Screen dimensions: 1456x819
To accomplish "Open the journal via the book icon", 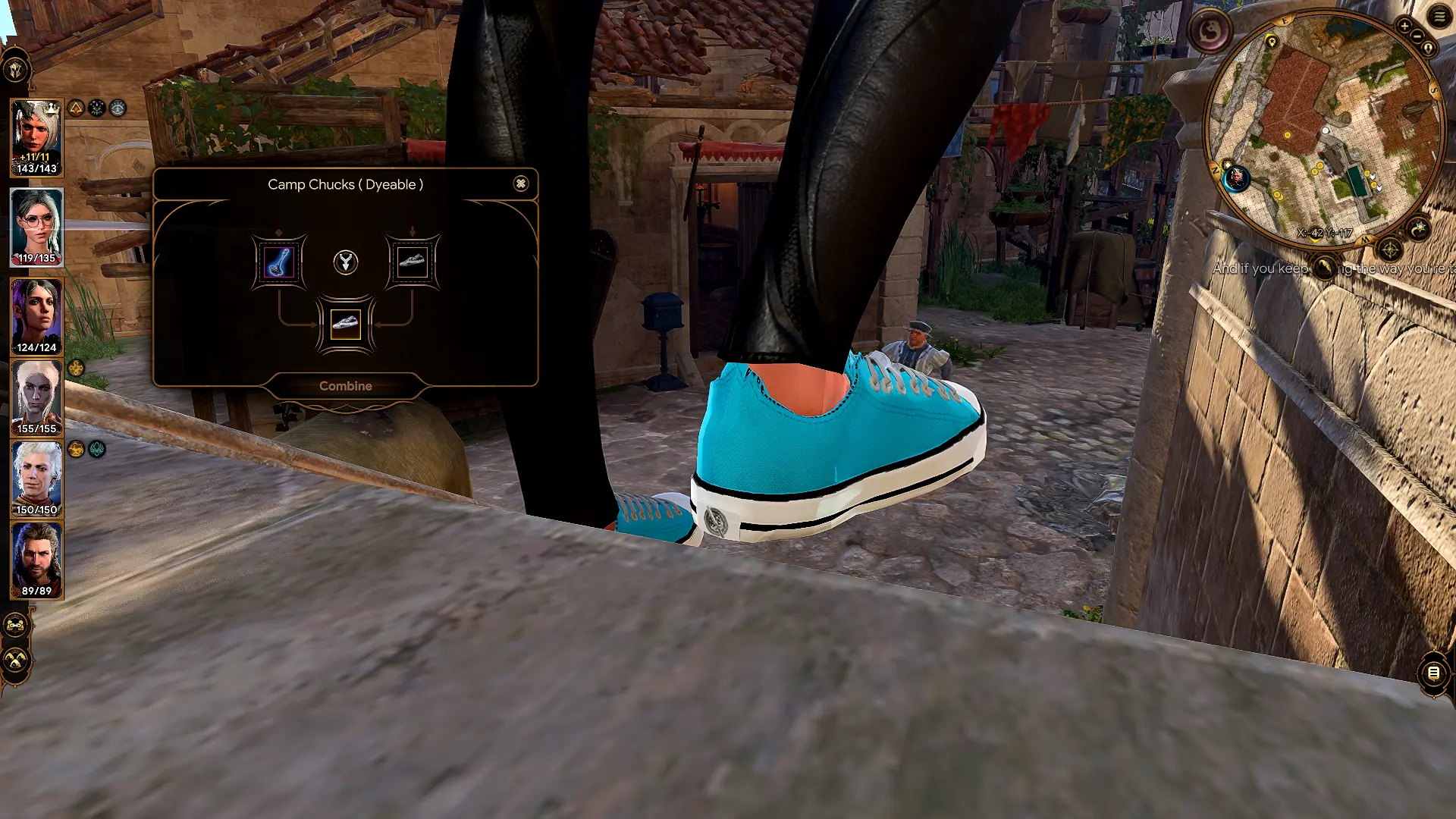I will (1434, 672).
